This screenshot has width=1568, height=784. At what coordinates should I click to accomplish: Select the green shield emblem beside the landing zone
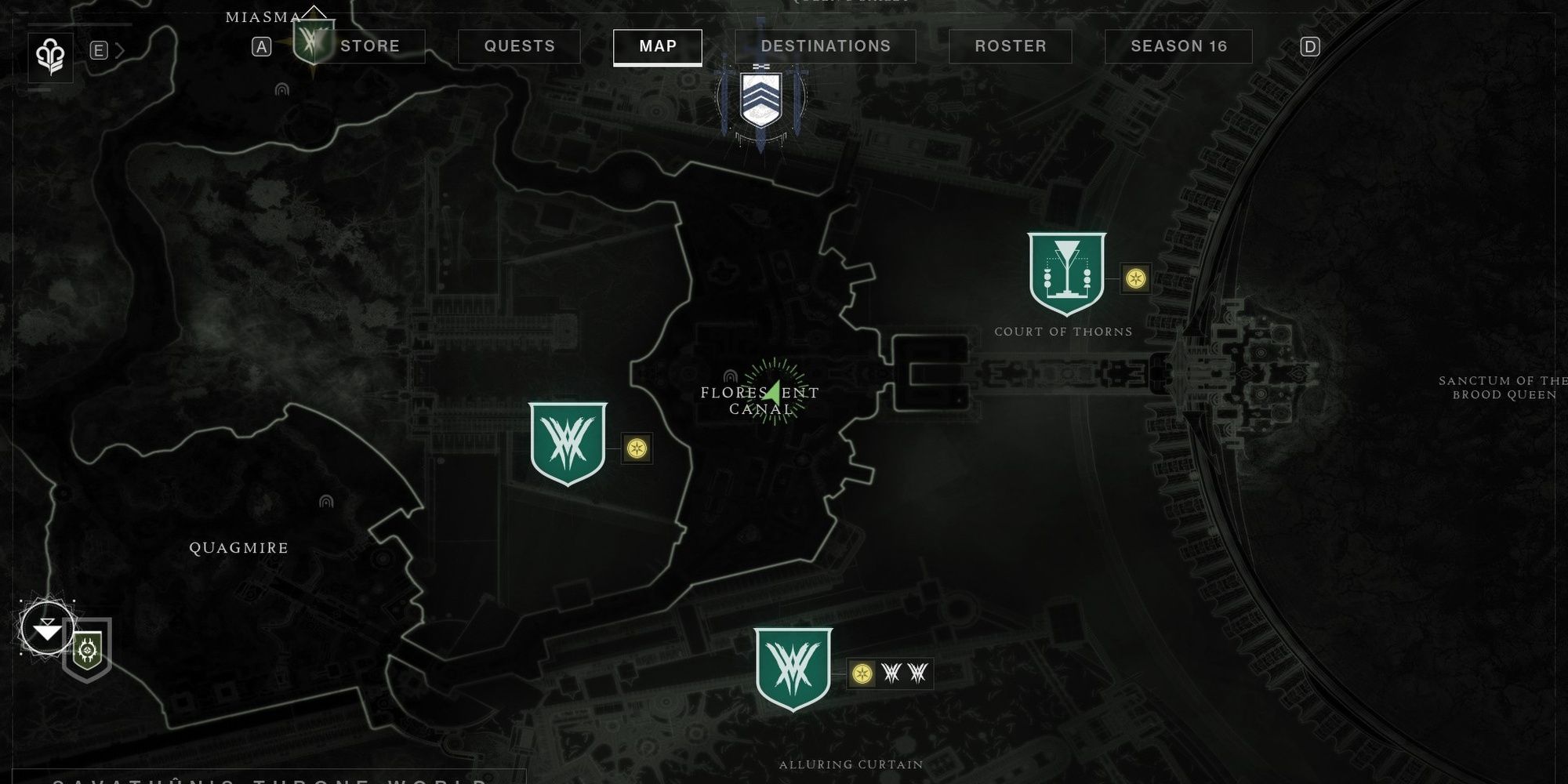pos(89,649)
